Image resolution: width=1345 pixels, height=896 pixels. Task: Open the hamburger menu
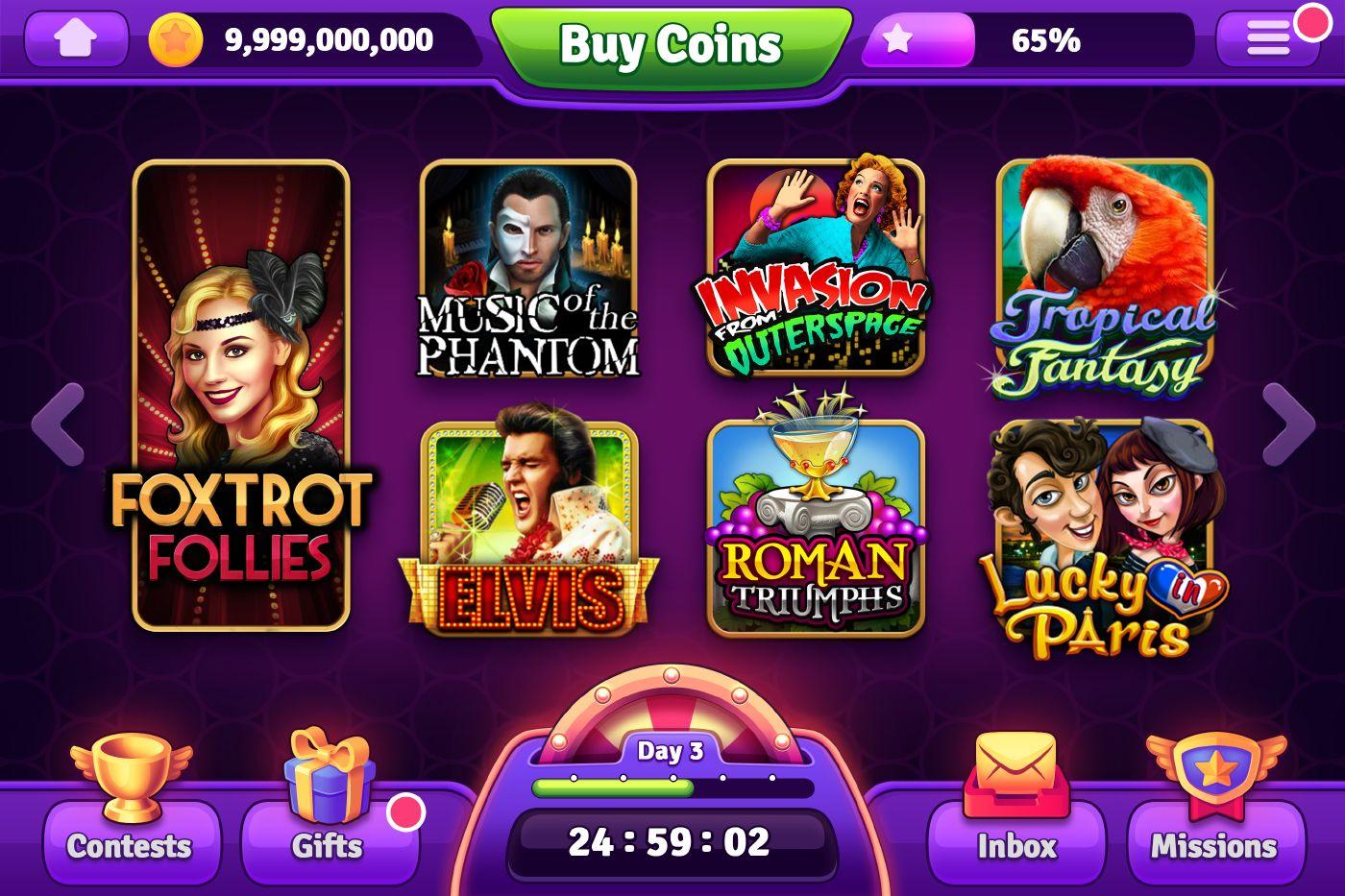point(1267,39)
